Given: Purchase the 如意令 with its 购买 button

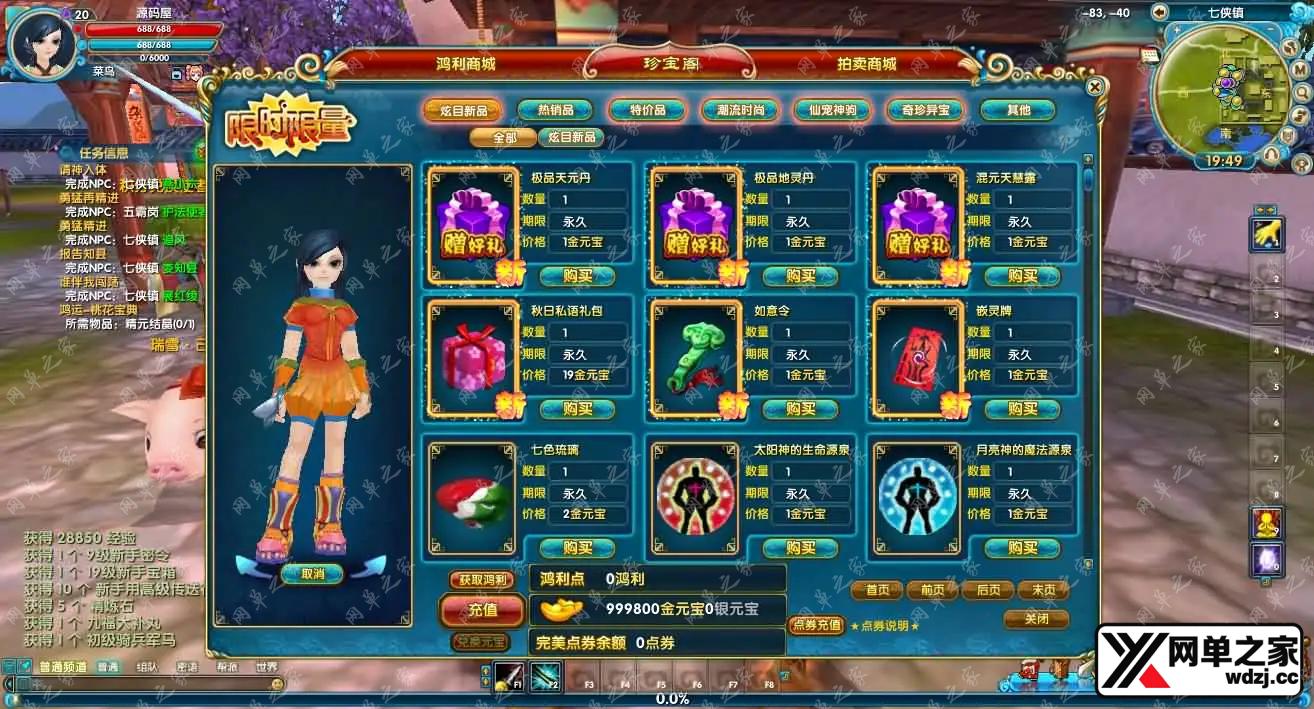Looking at the screenshot, I should pos(800,409).
